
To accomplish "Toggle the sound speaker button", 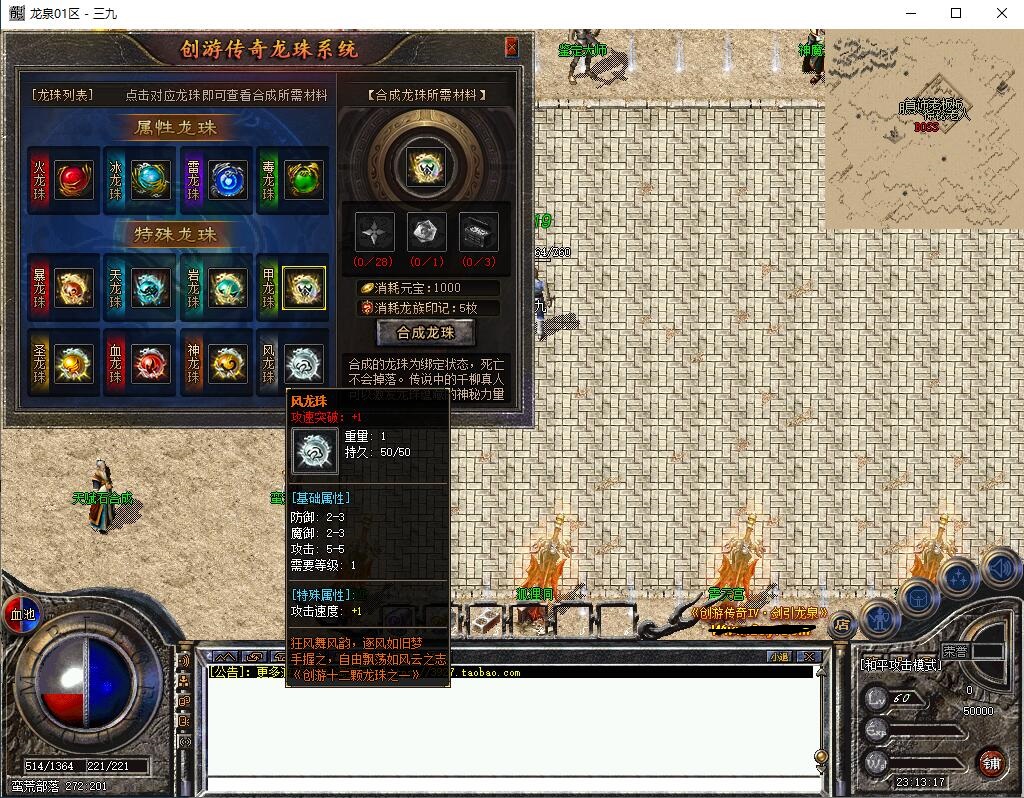I will (x=999, y=568).
